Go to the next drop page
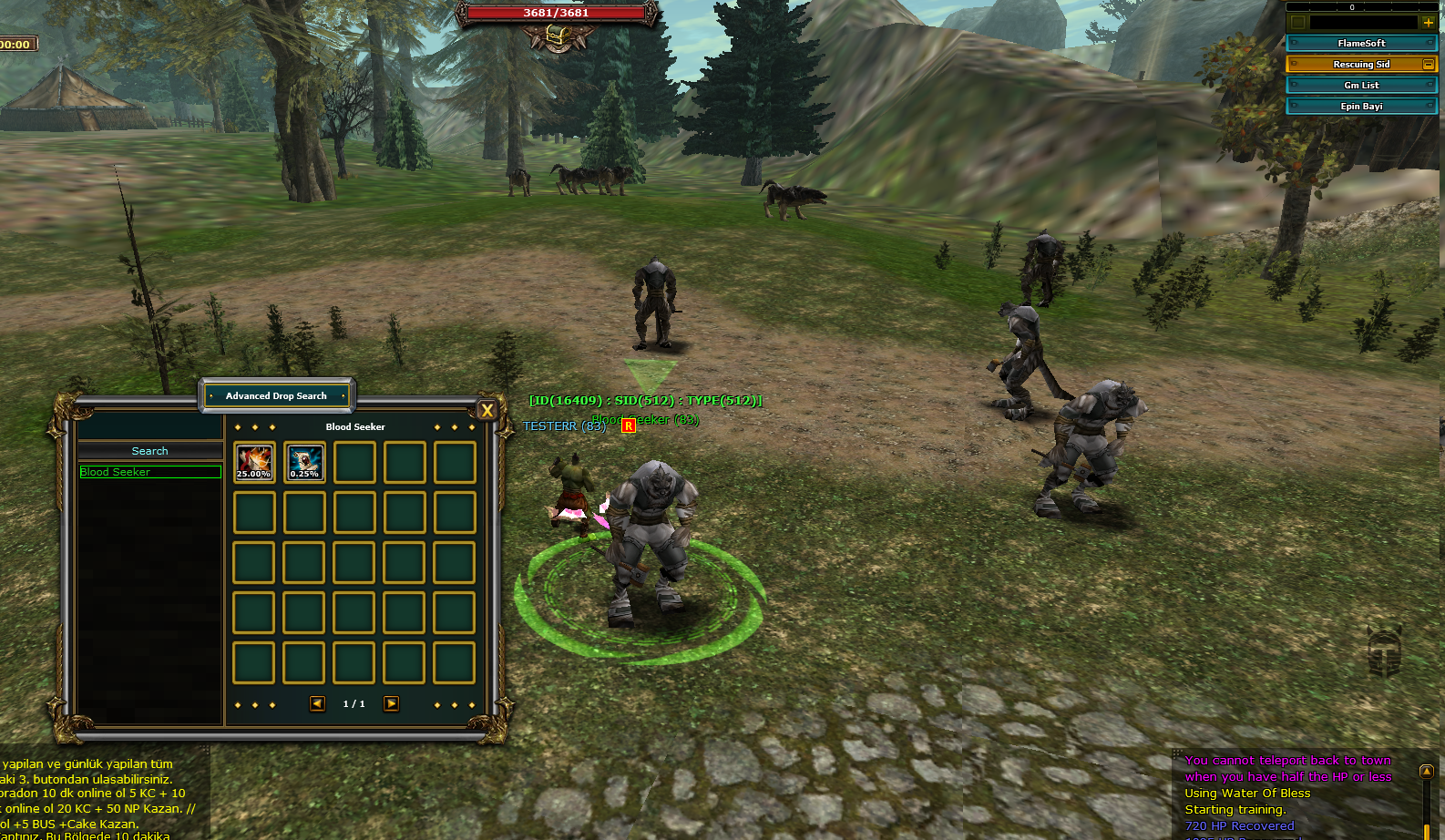The width and height of the screenshot is (1445, 840). point(391,703)
